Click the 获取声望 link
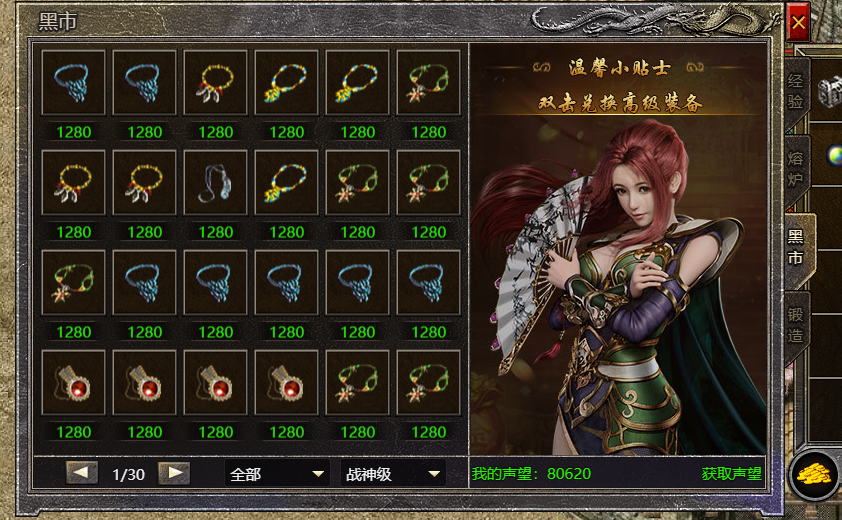This screenshot has height=520, width=842. click(x=732, y=474)
